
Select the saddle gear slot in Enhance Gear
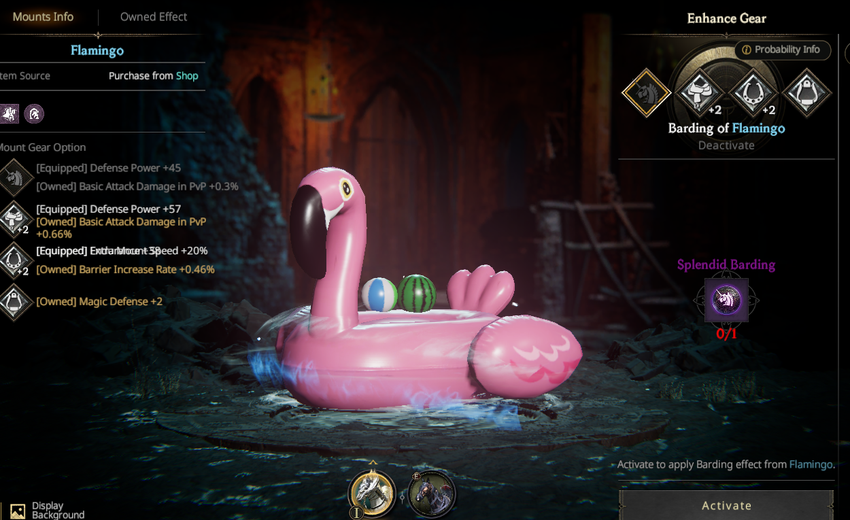pyautogui.click(x=699, y=93)
